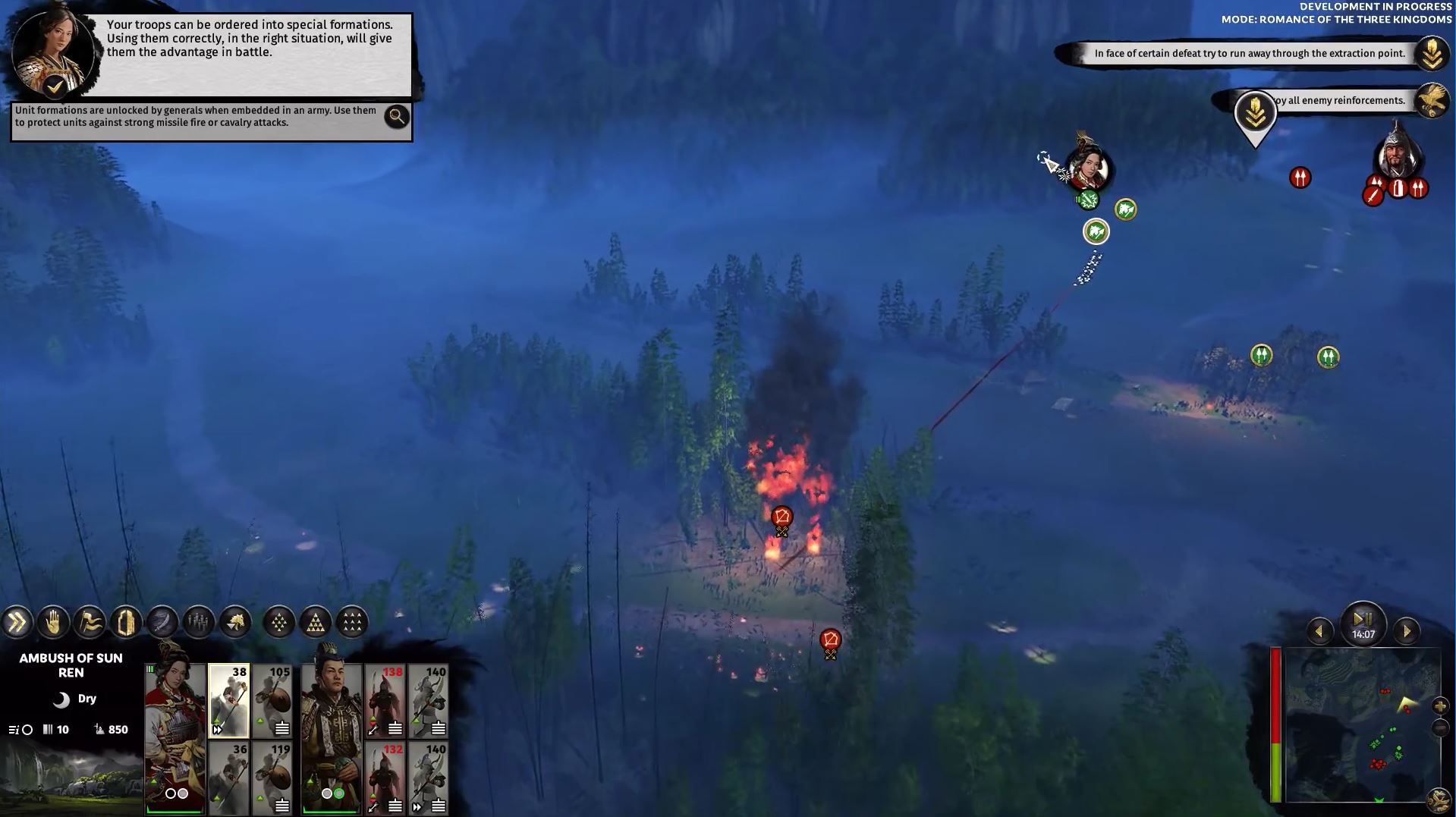The height and width of the screenshot is (817, 1456).
Task: Choose the diamond dot formation button
Action: click(x=279, y=623)
